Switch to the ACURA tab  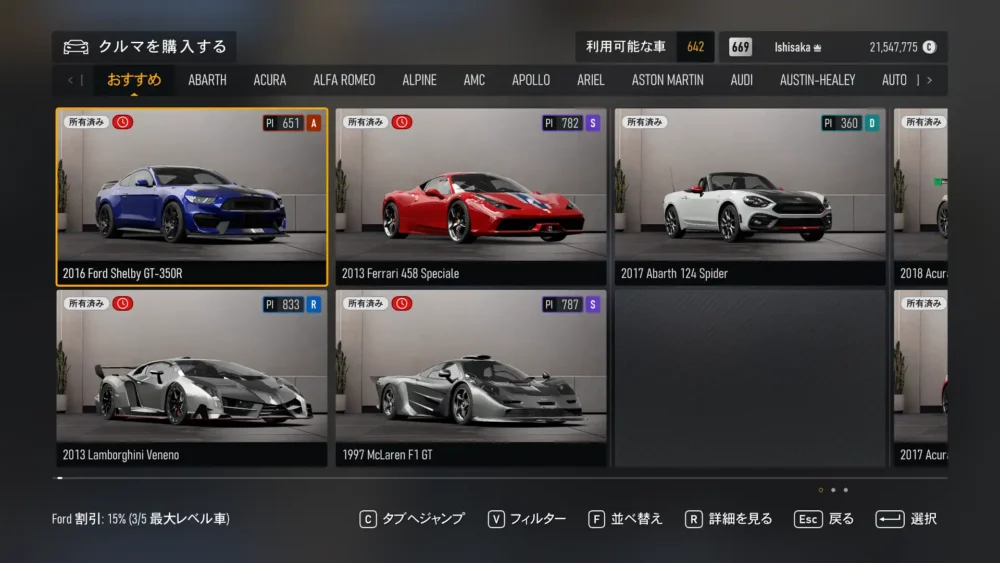point(270,80)
